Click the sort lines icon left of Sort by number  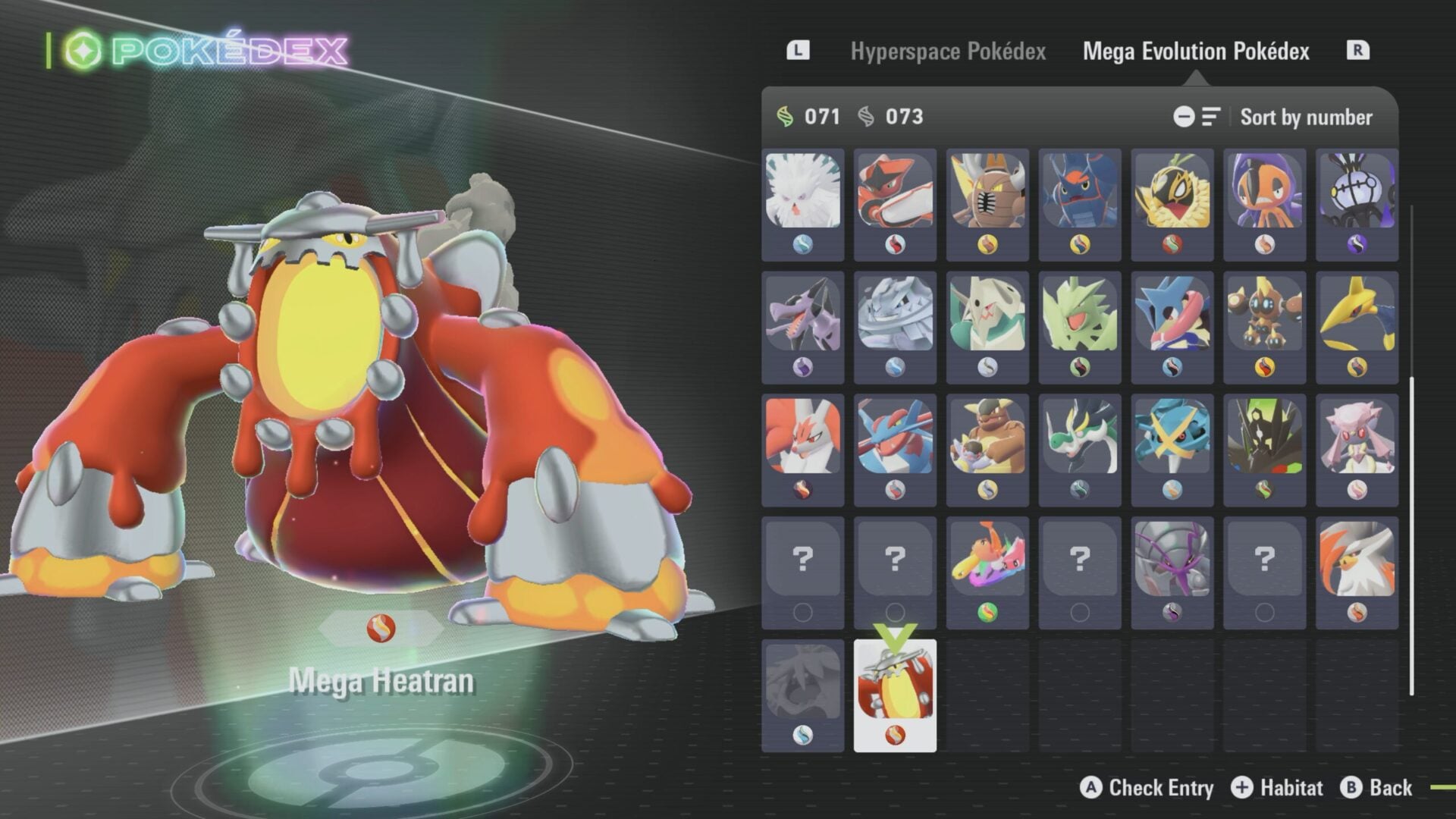pyautogui.click(x=1211, y=118)
